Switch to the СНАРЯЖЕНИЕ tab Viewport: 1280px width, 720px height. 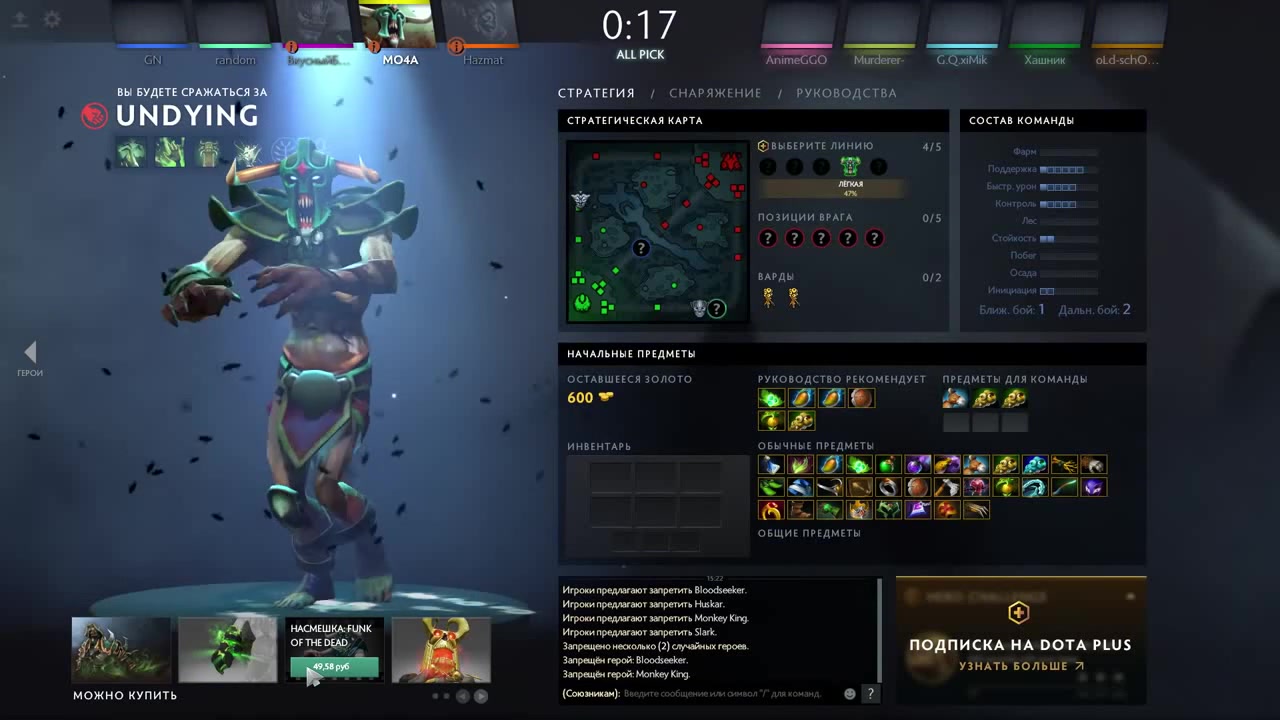pyautogui.click(x=715, y=93)
